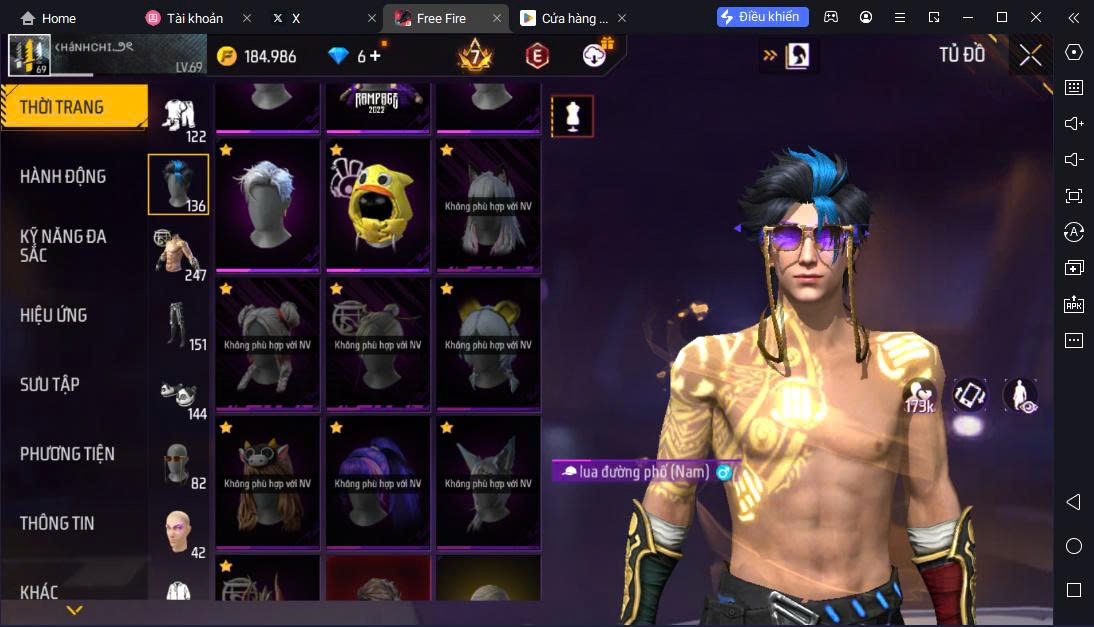This screenshot has width=1094, height=627.
Task: Go to the Phương Tiện section
Action: [67, 453]
